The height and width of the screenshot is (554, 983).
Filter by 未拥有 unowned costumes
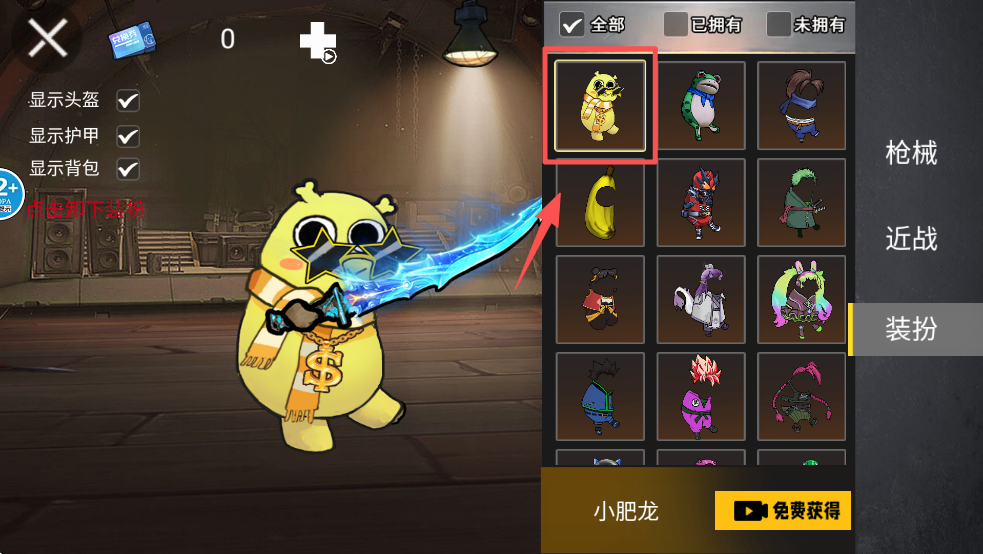tap(779, 23)
